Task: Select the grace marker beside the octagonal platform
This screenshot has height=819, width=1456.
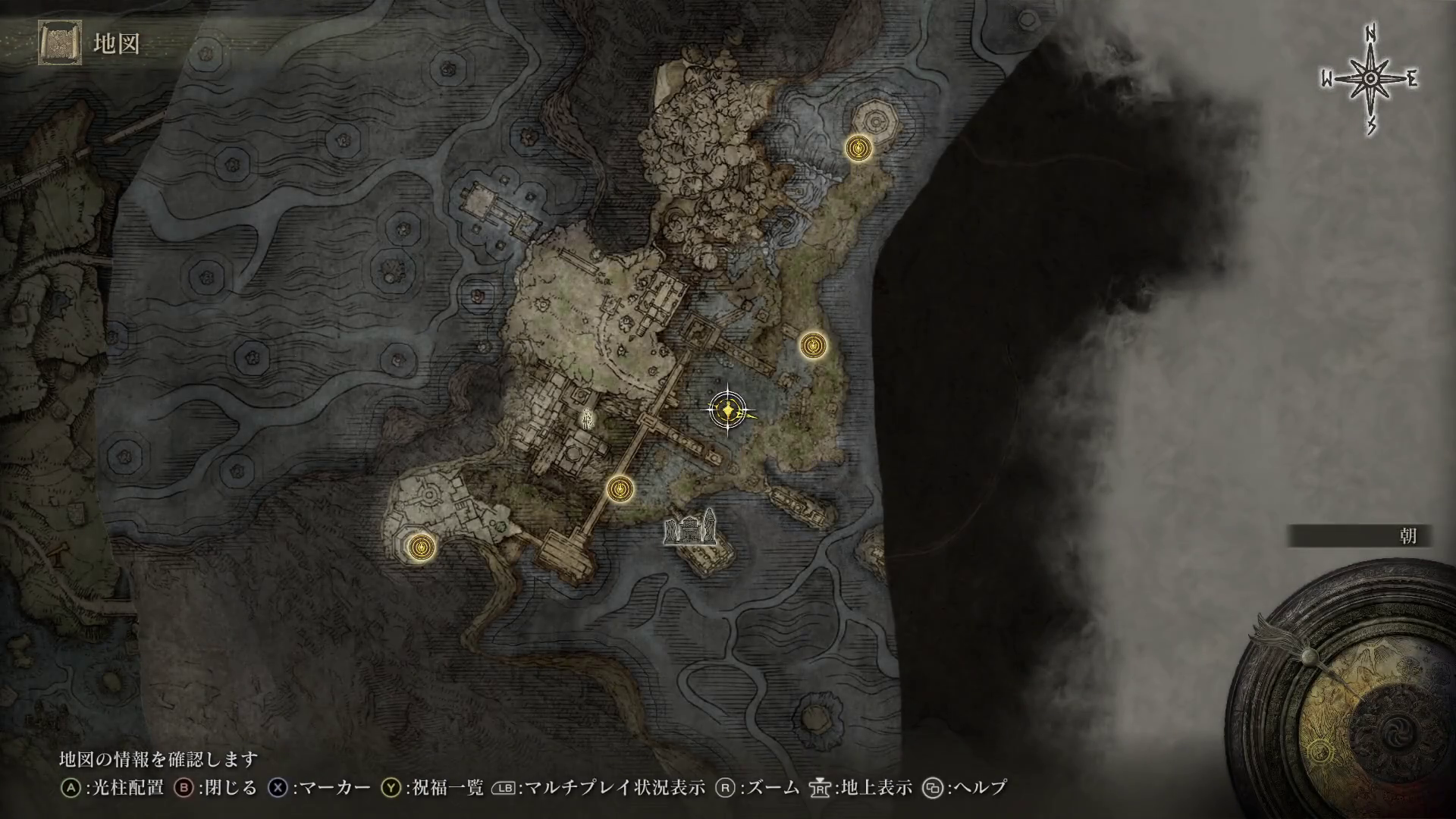Action: point(858,148)
